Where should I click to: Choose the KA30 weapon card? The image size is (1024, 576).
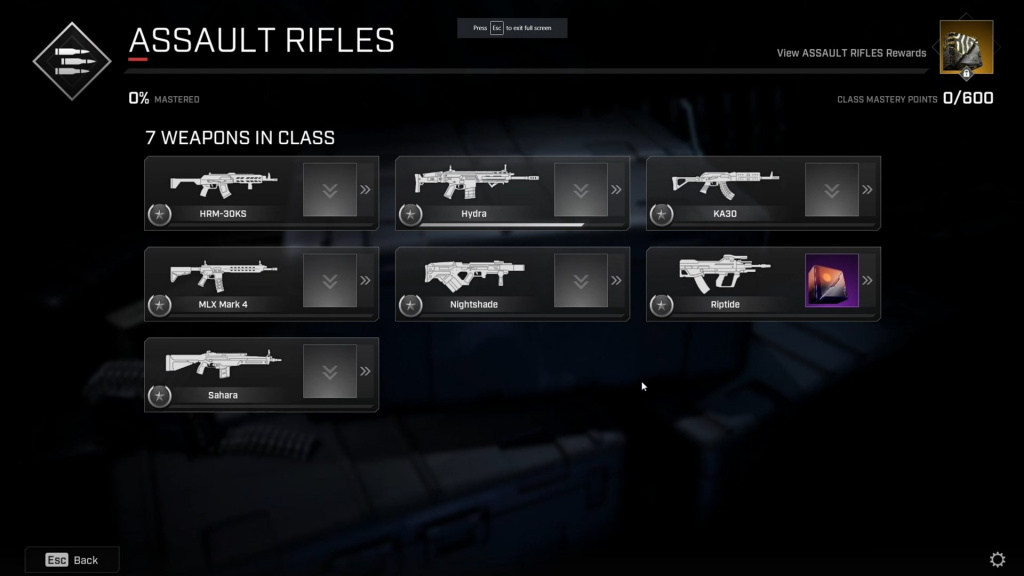[726, 192]
